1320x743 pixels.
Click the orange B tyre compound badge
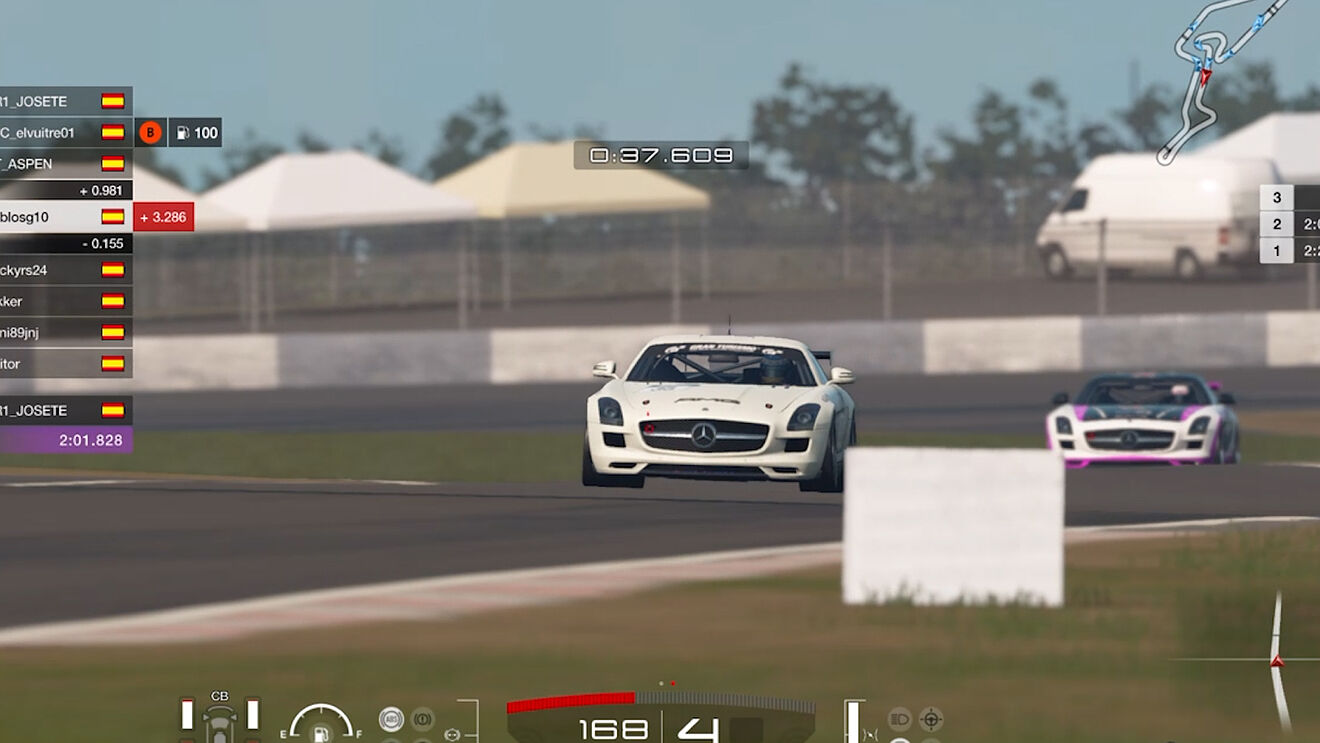coord(150,132)
